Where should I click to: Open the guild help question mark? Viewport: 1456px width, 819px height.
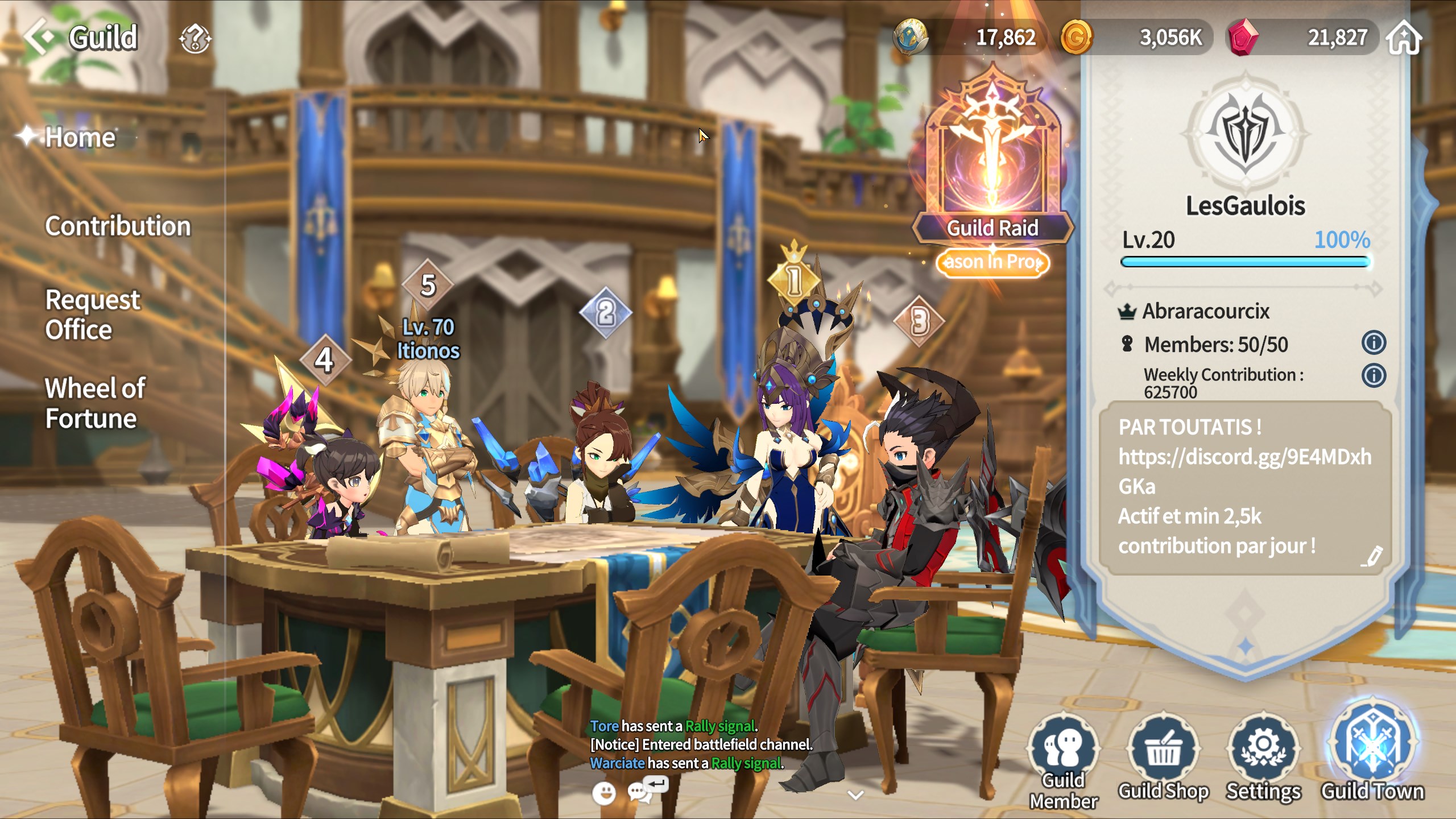pyautogui.click(x=195, y=39)
